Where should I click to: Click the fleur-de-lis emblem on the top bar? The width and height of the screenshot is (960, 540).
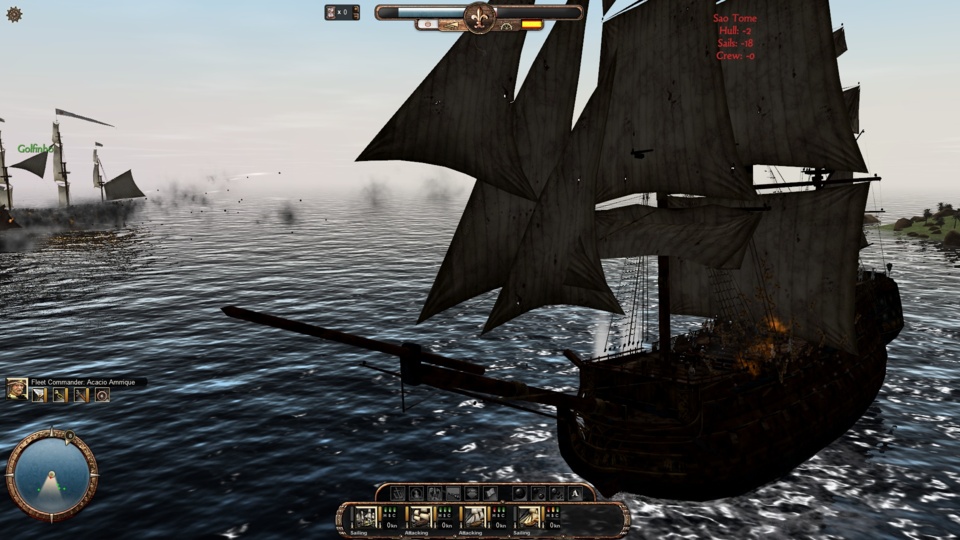pyautogui.click(x=480, y=16)
